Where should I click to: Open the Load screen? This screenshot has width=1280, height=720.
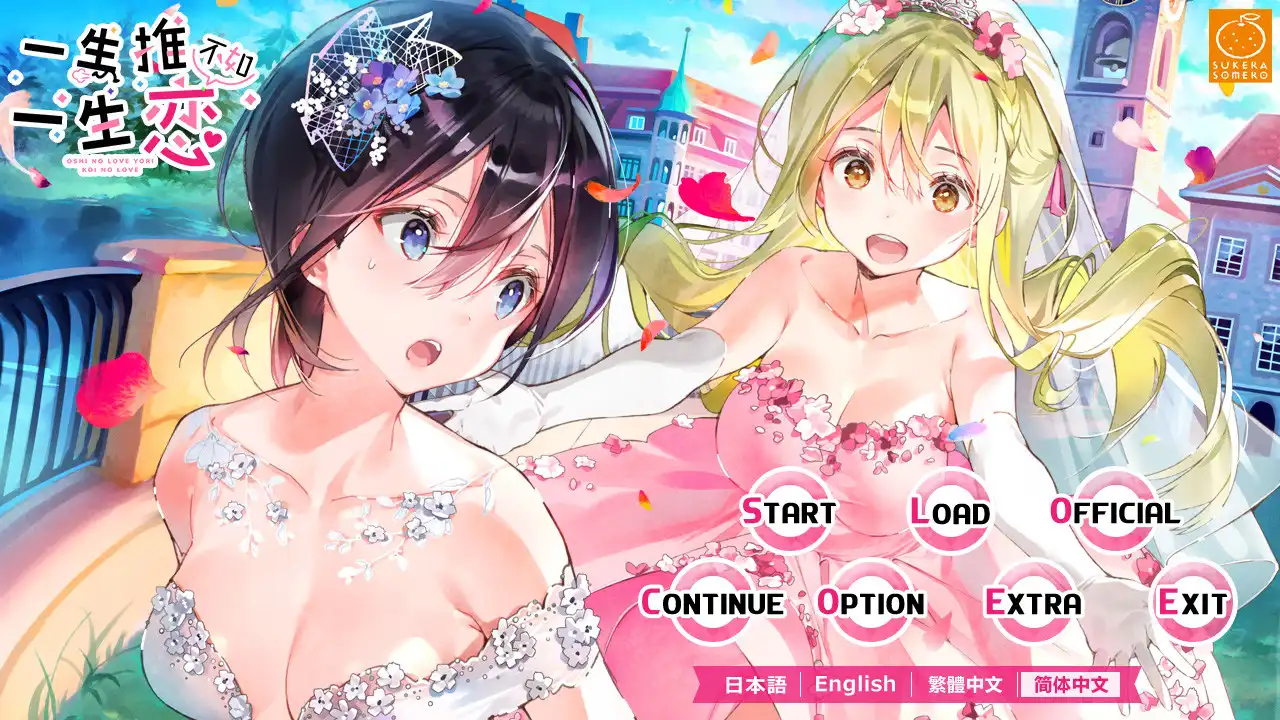(950, 512)
